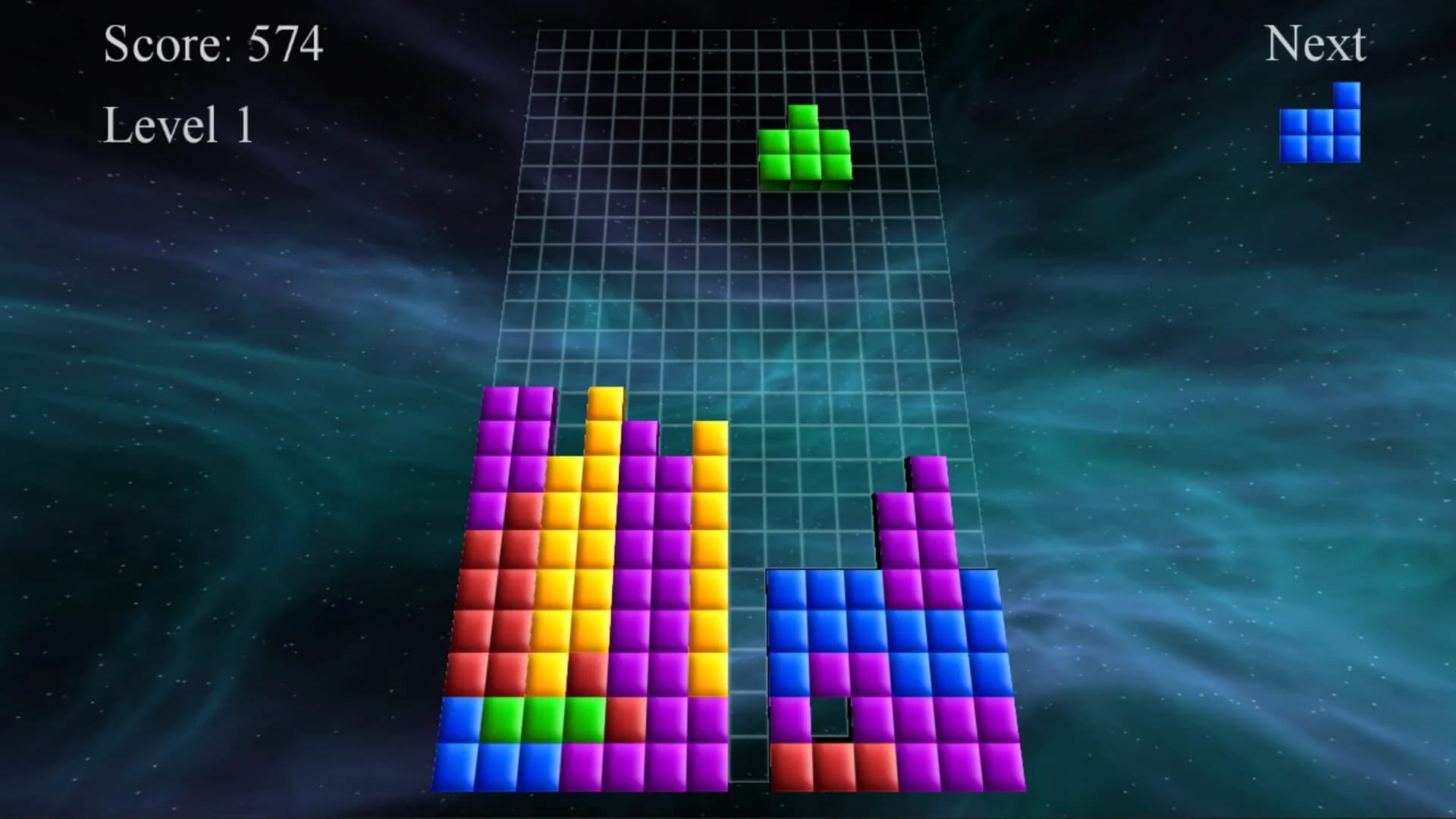Screen dimensions: 1456x819
Task: Click the Next label
Action: click(1316, 45)
